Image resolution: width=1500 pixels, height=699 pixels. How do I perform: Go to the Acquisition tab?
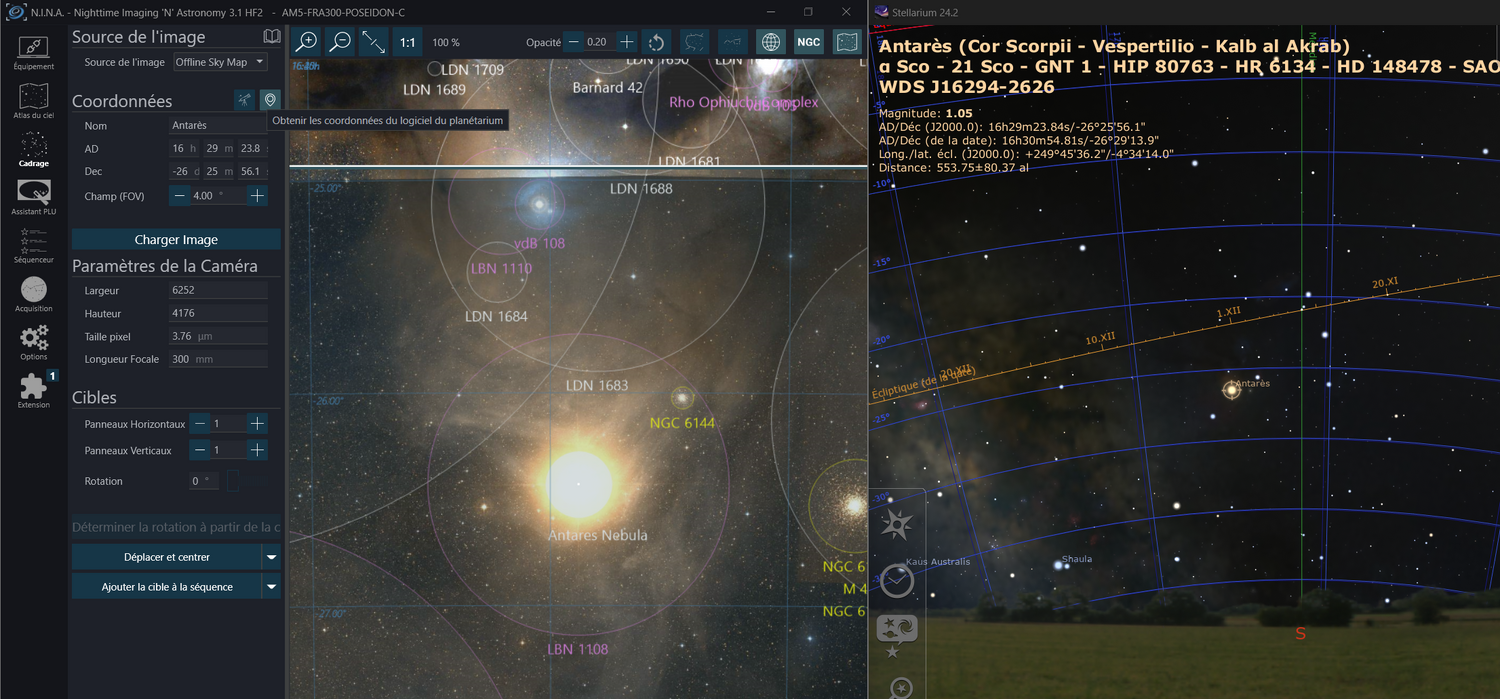[x=33, y=294]
